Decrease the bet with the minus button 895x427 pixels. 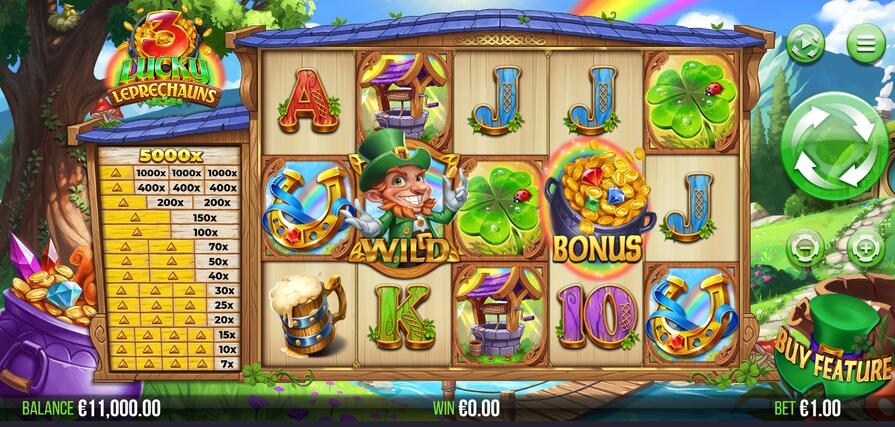click(x=805, y=246)
